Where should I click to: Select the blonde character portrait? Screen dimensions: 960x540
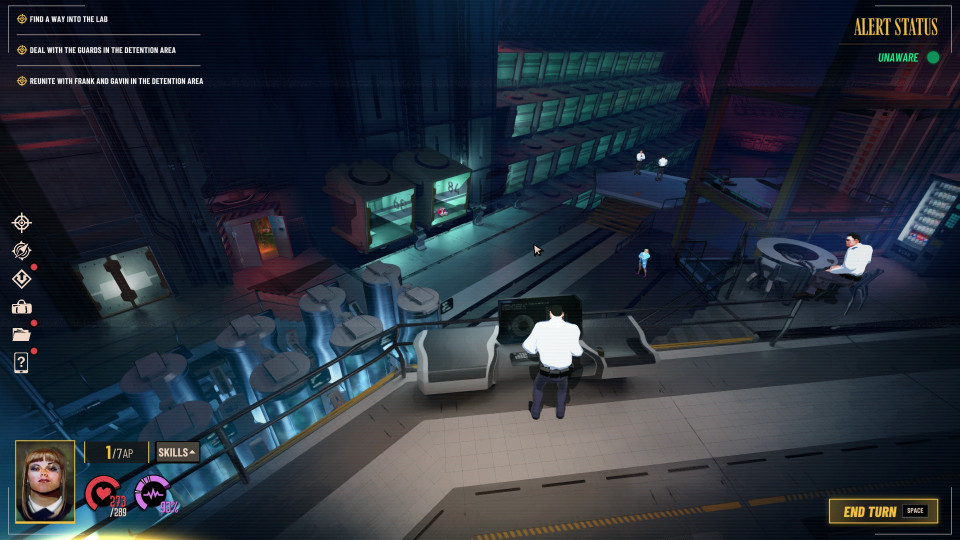point(45,481)
